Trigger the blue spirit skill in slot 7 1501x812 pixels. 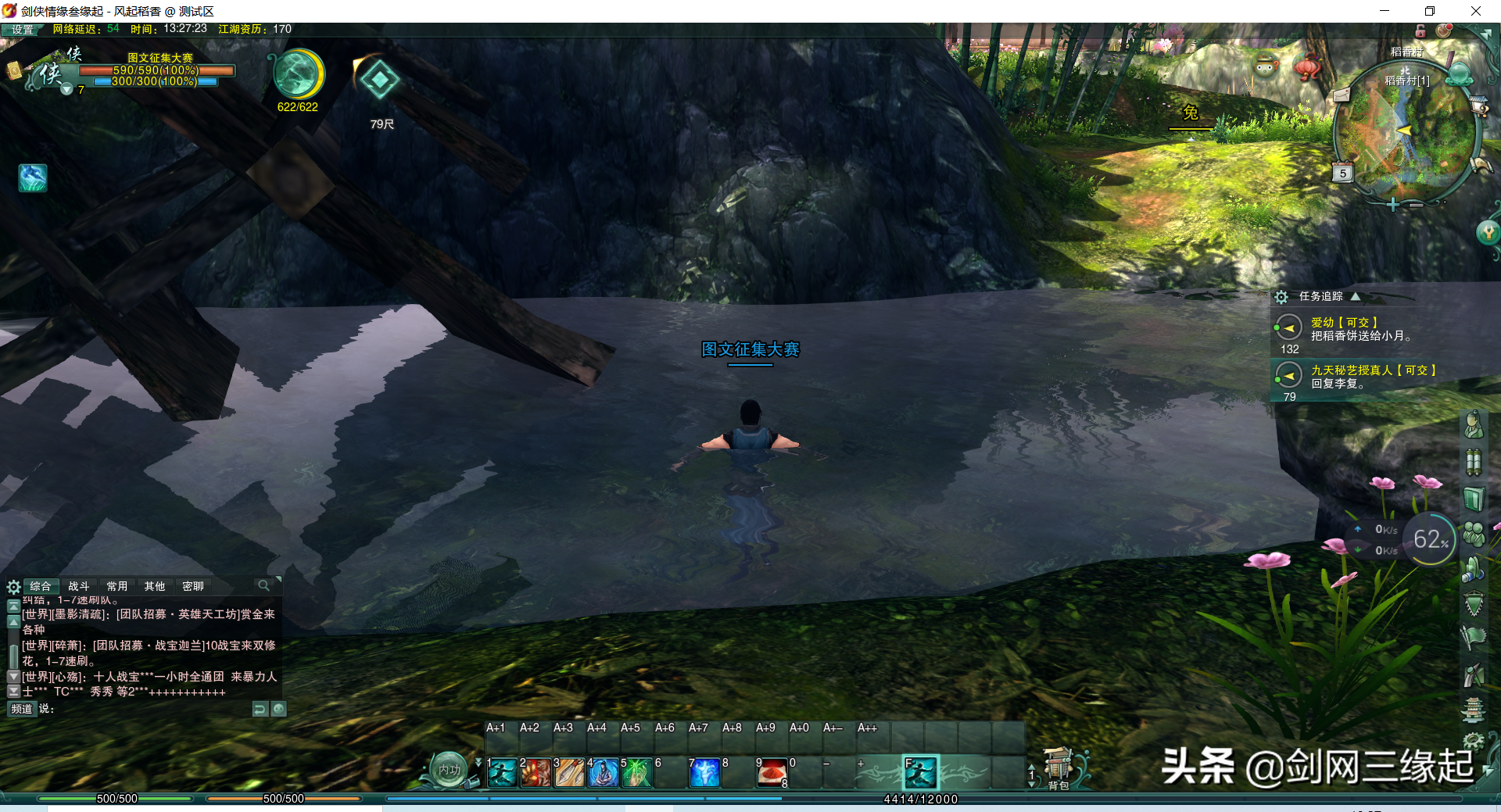click(x=704, y=772)
